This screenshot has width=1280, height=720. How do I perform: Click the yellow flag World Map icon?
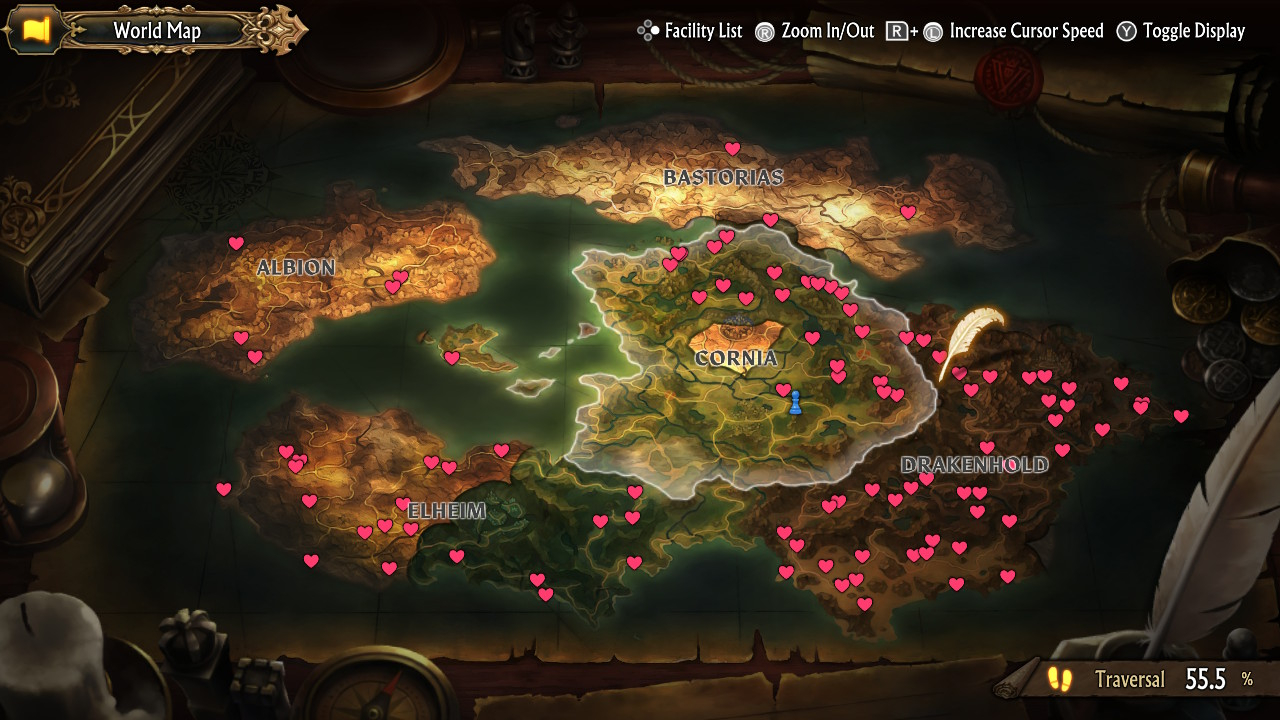coord(37,30)
